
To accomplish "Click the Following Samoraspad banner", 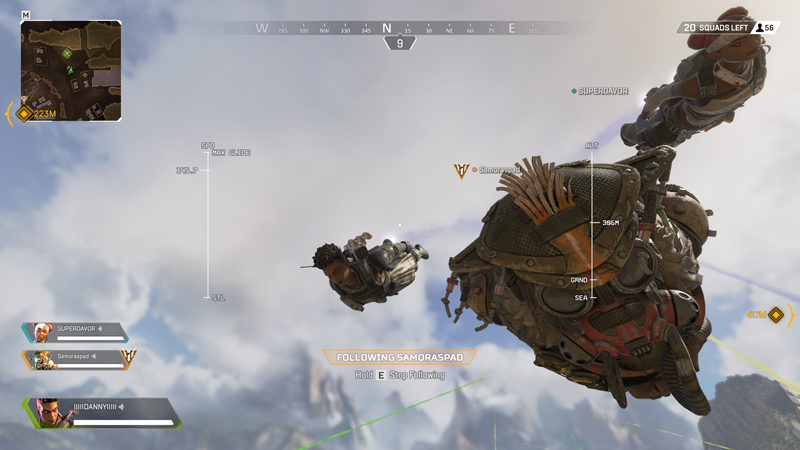I will click(400, 357).
